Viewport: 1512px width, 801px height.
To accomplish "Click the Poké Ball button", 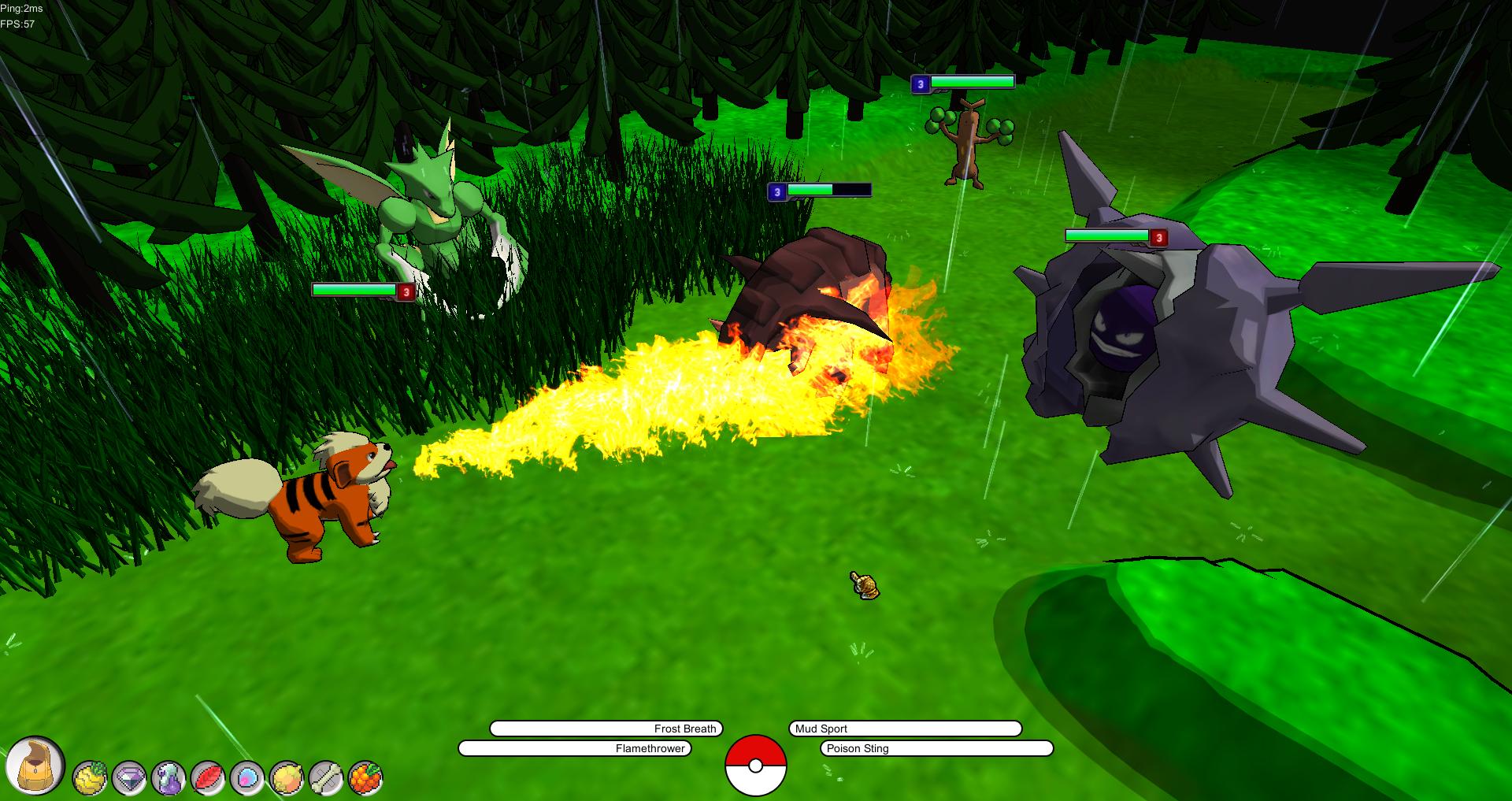I will click(755, 765).
